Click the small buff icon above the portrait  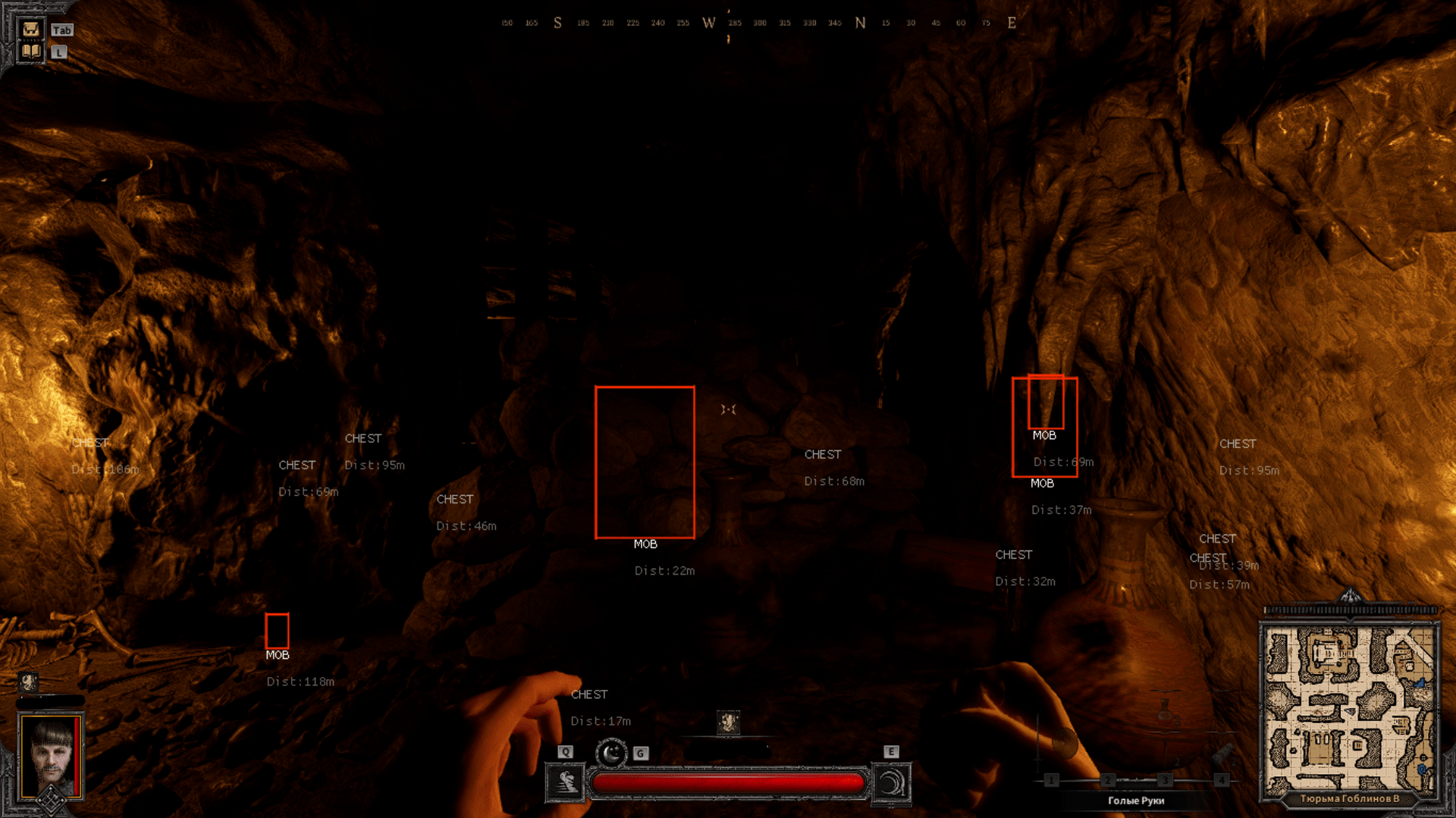pyautogui.click(x=28, y=682)
